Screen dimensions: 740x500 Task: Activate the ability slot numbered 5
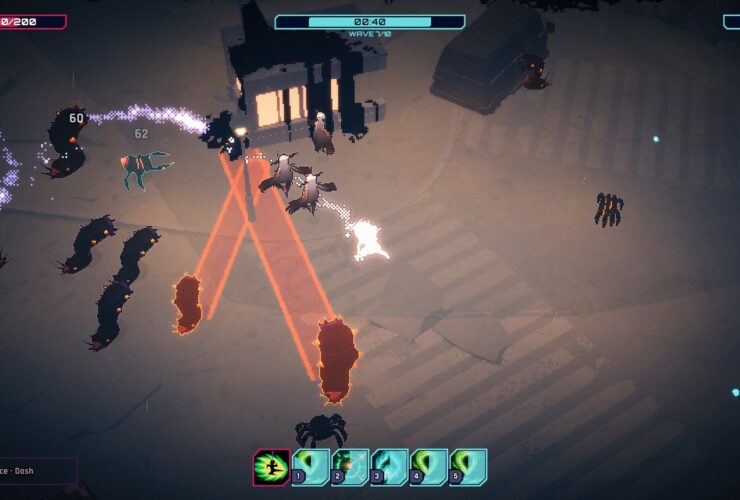[x=468, y=467]
